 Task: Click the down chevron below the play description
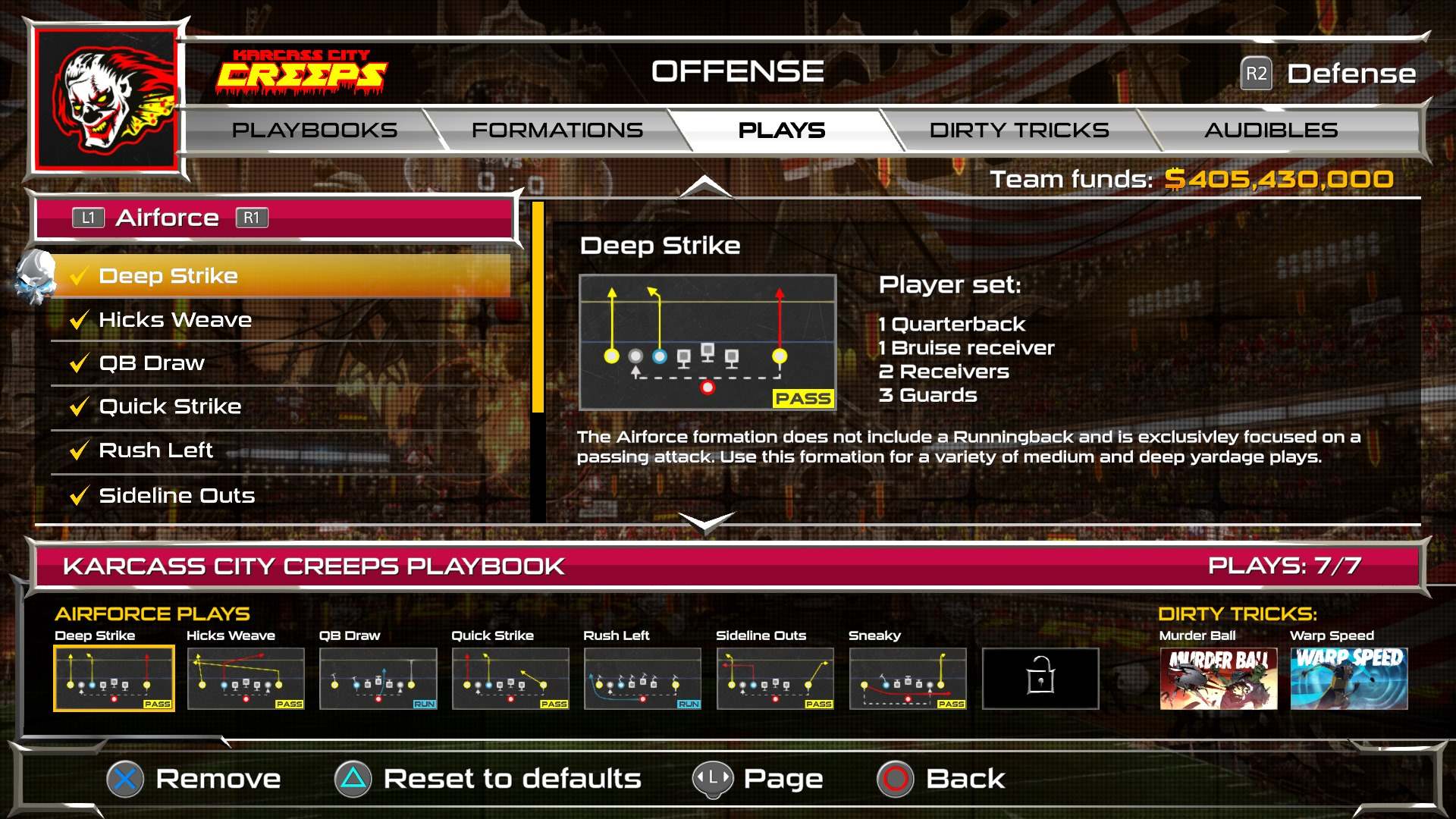click(704, 522)
